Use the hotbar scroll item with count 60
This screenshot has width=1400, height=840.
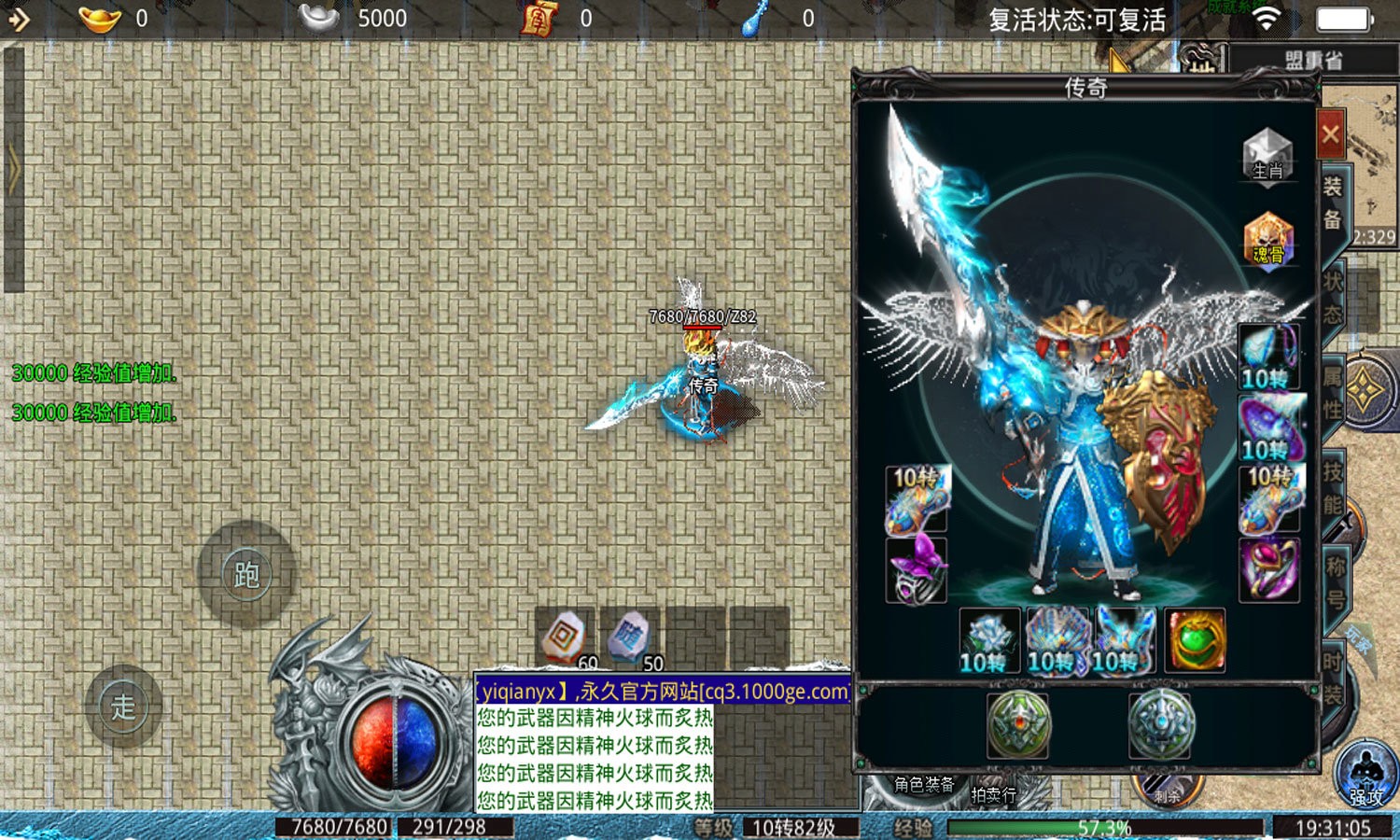(565, 639)
